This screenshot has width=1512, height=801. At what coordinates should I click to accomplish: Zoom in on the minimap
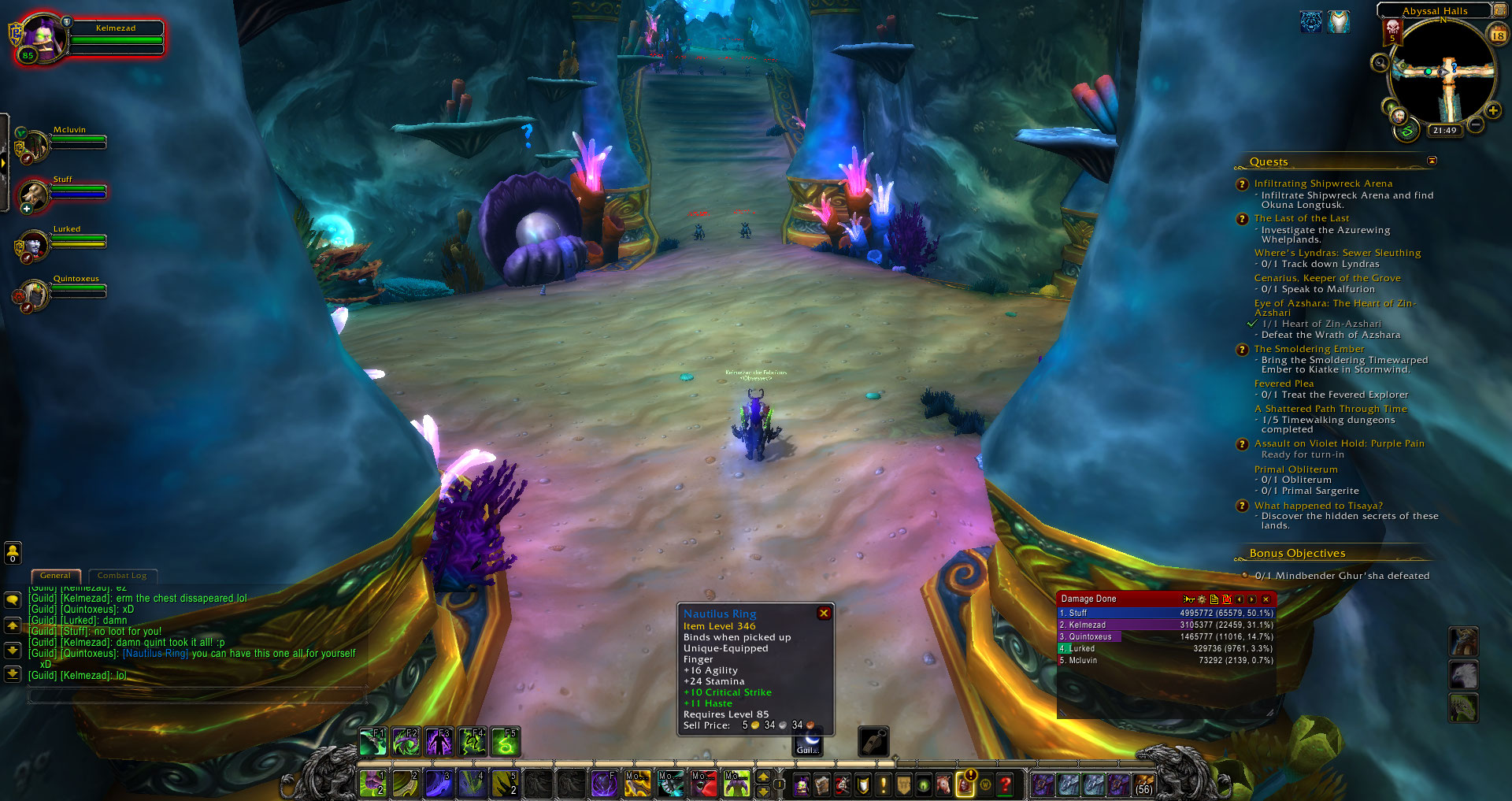pyautogui.click(x=1492, y=110)
